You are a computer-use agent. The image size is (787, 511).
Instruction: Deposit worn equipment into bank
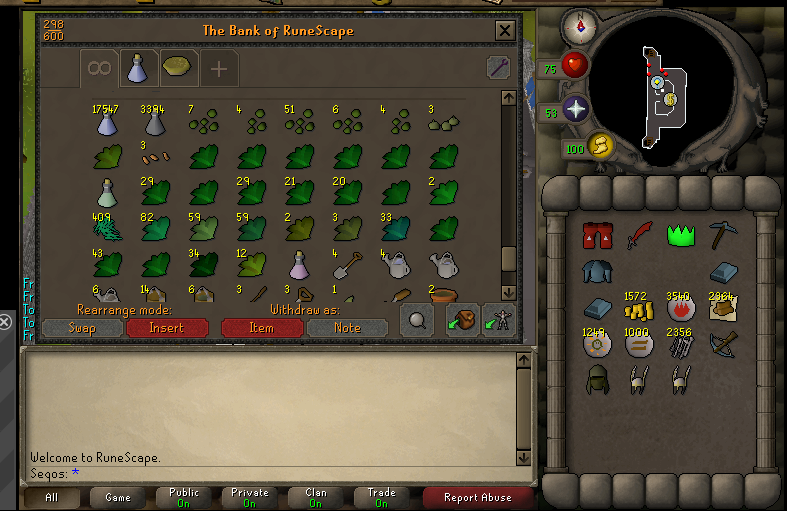498,320
